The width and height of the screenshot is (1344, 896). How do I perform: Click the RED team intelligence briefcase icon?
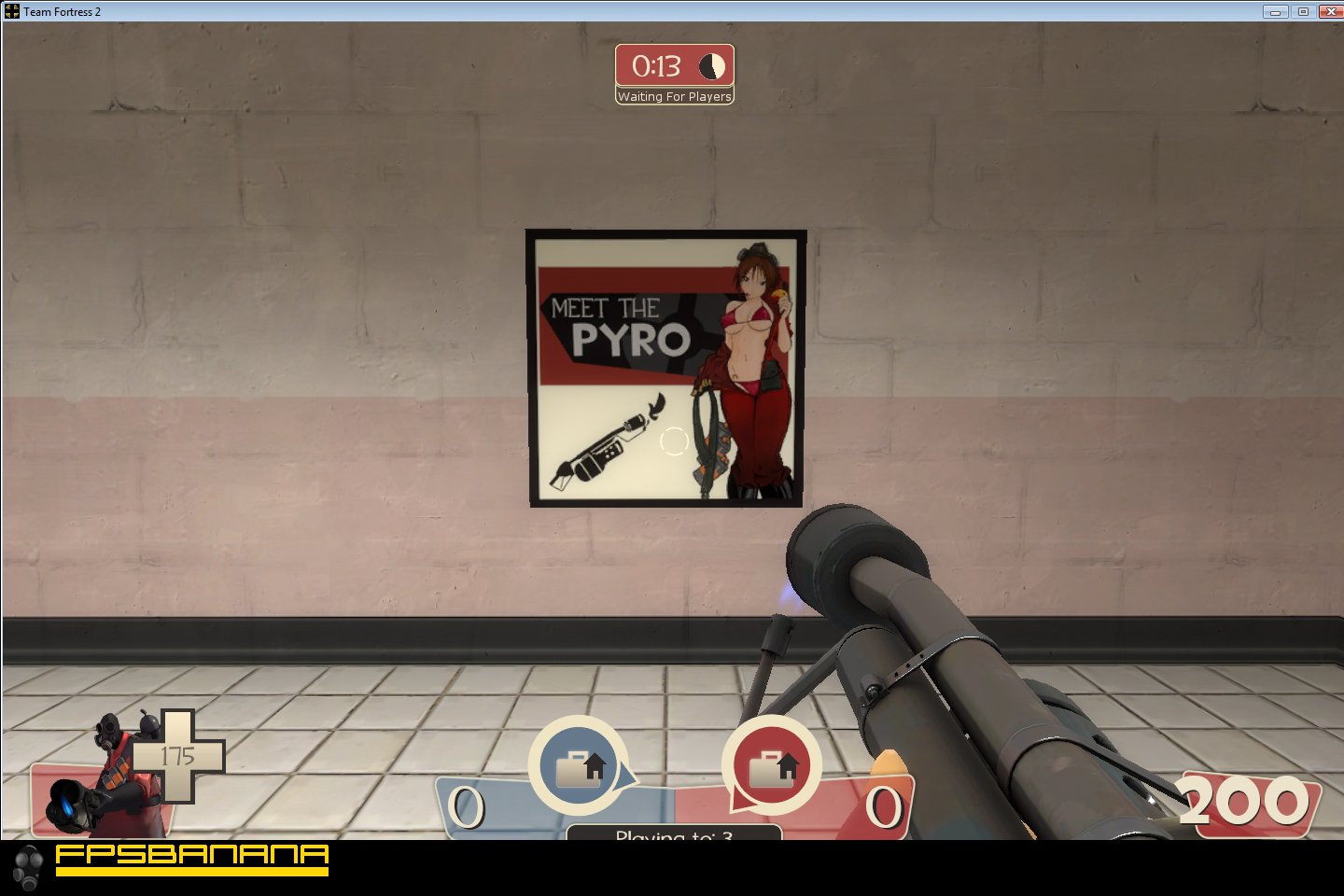pos(771,763)
